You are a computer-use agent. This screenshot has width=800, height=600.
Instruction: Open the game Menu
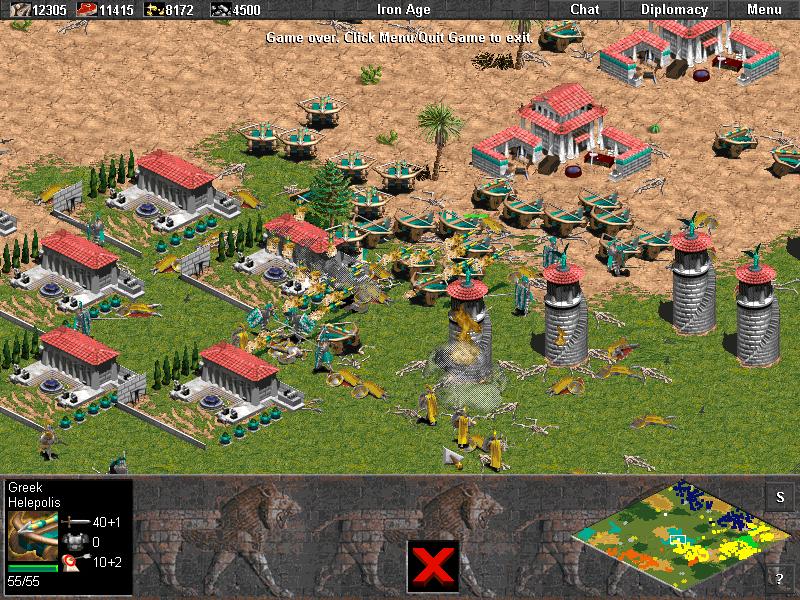point(764,10)
